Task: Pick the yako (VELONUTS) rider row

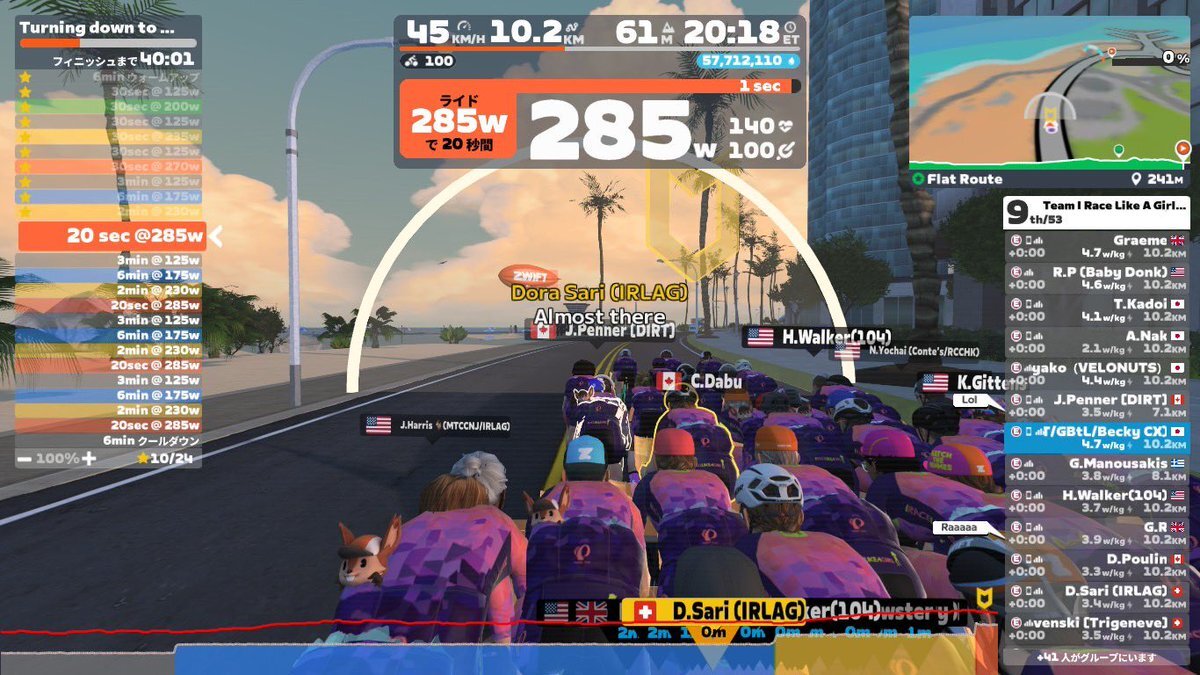Action: coord(1096,374)
